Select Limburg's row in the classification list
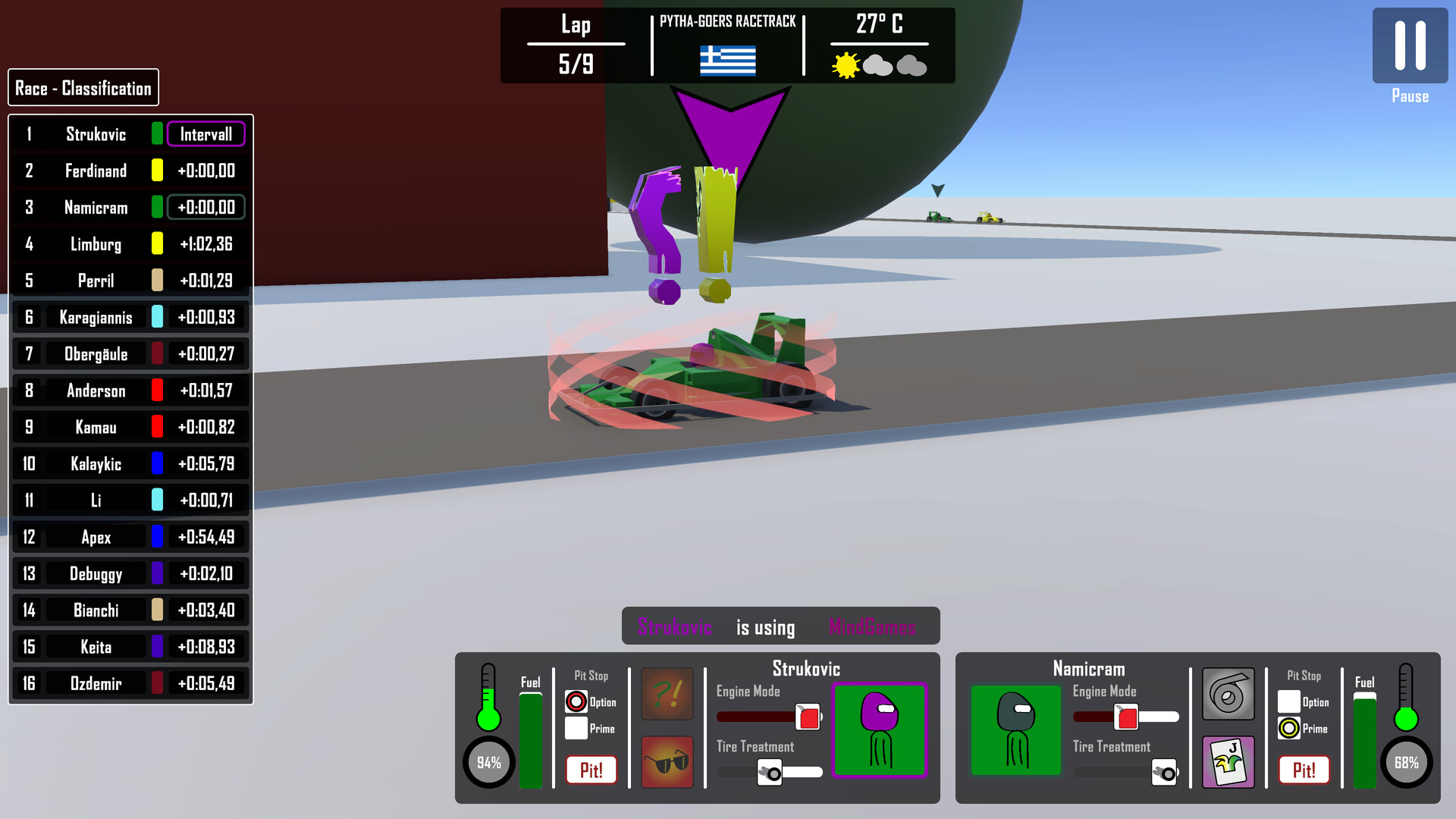Viewport: 1456px width, 819px height. click(129, 243)
